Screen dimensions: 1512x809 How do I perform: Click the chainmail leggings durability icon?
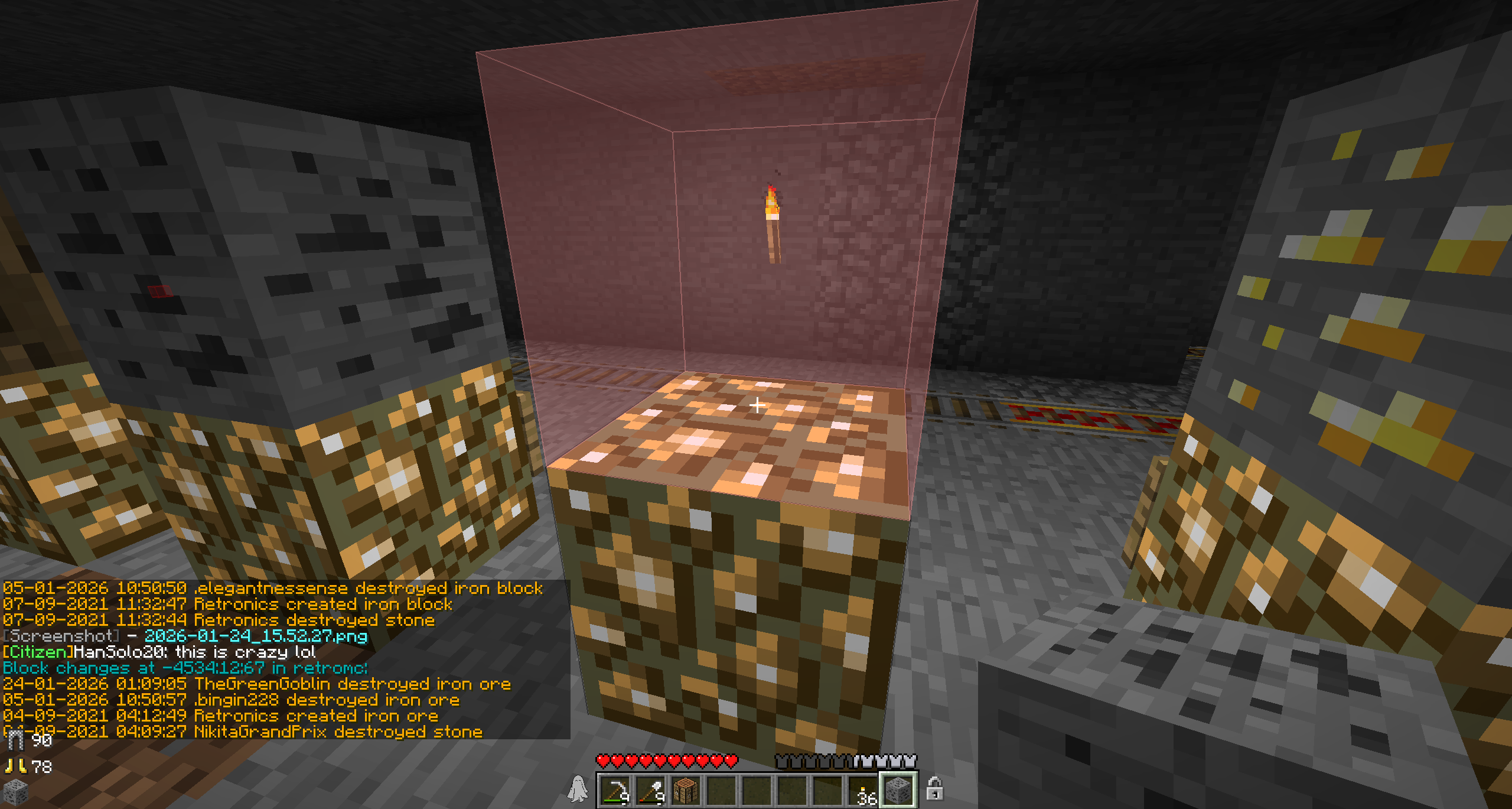[x=14, y=740]
